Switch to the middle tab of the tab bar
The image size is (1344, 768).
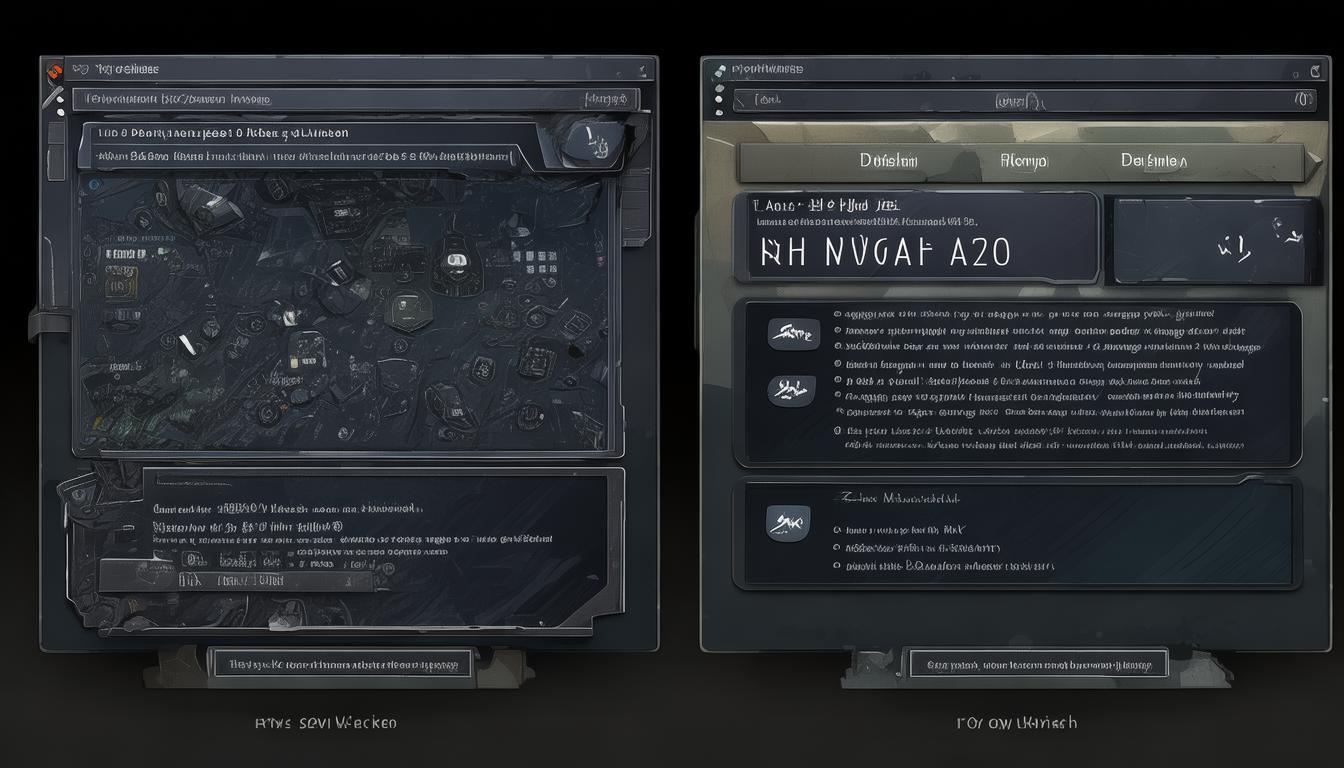point(1023,161)
